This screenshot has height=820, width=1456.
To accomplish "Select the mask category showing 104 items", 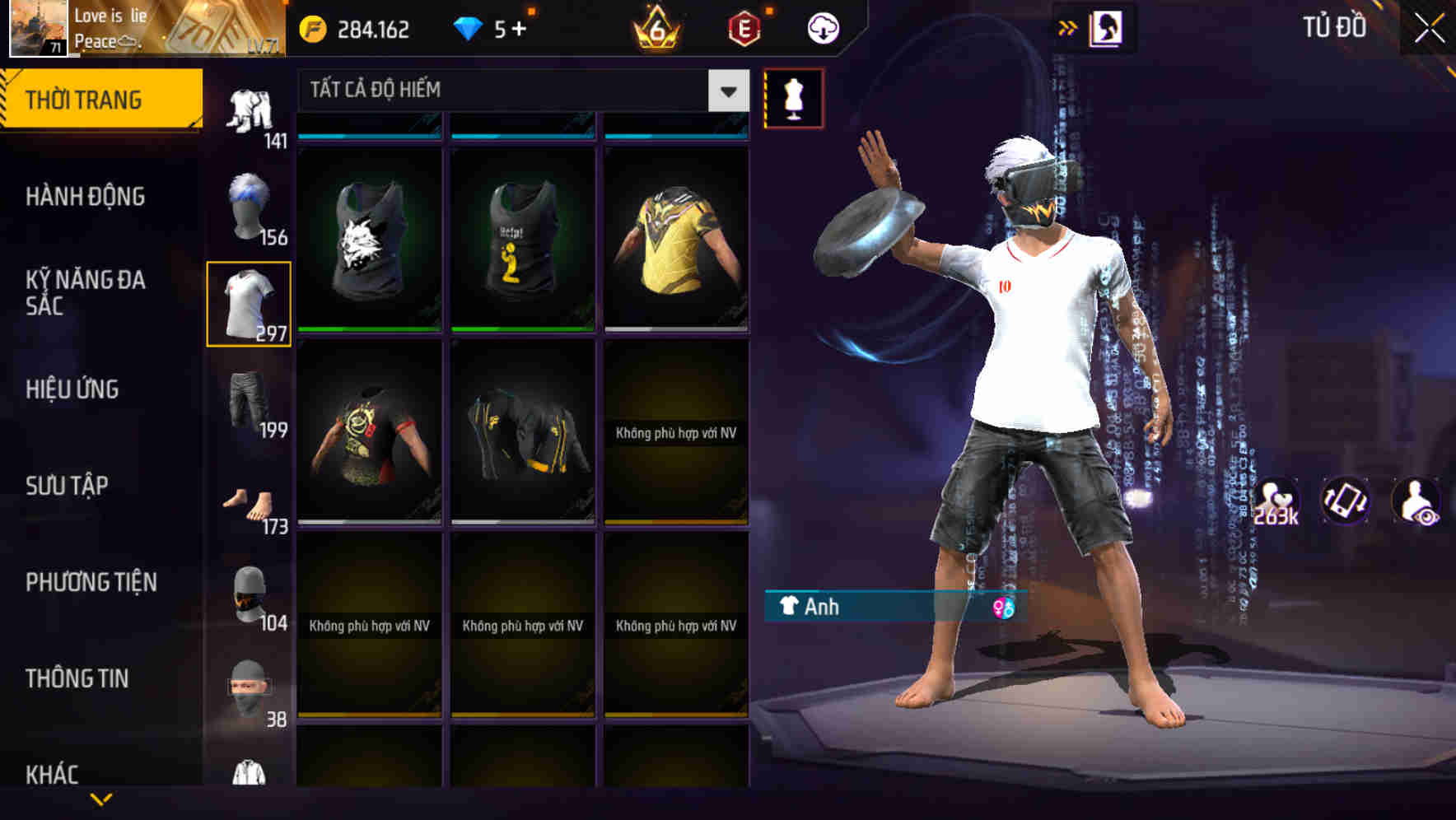I will coord(250,594).
